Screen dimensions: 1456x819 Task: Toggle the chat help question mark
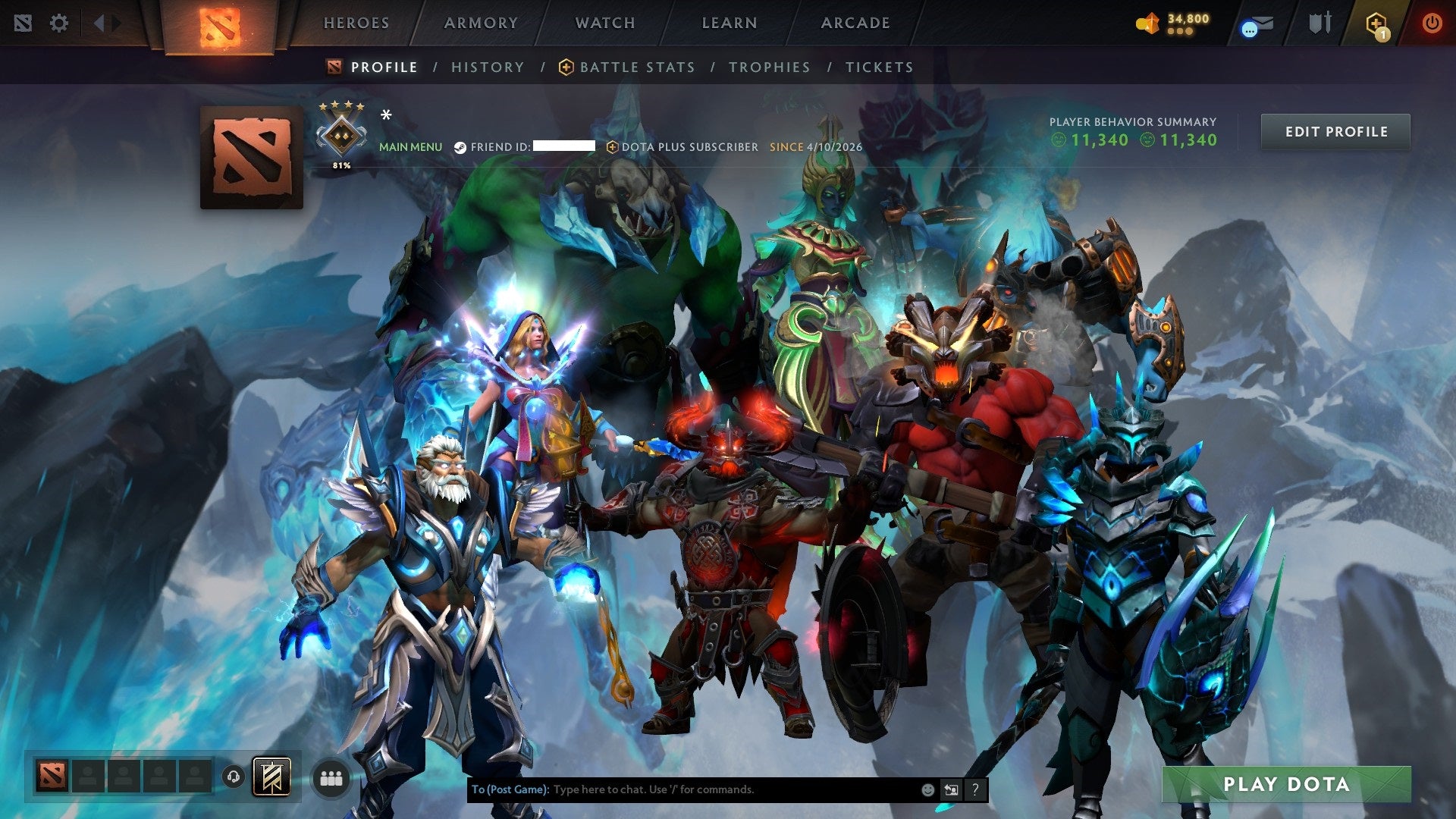pyautogui.click(x=974, y=789)
